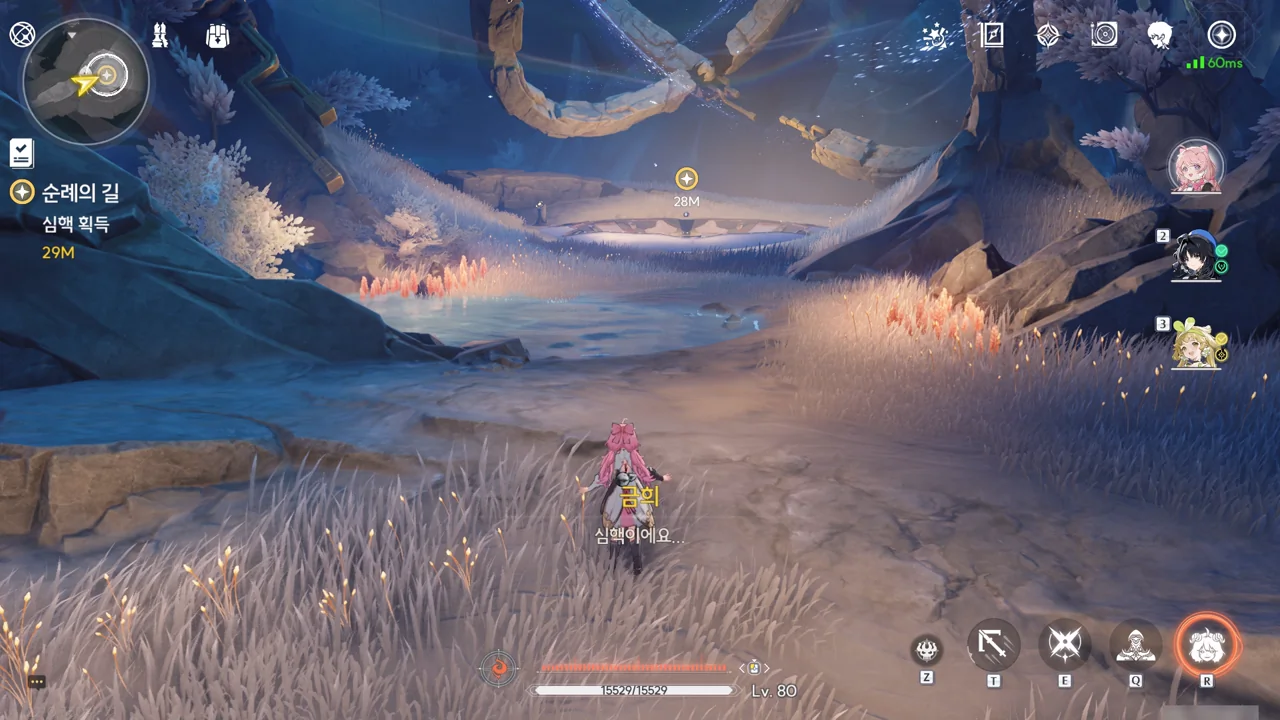Select the pink-haired party member portrait
The height and width of the screenshot is (720, 1280).
(x=1196, y=165)
